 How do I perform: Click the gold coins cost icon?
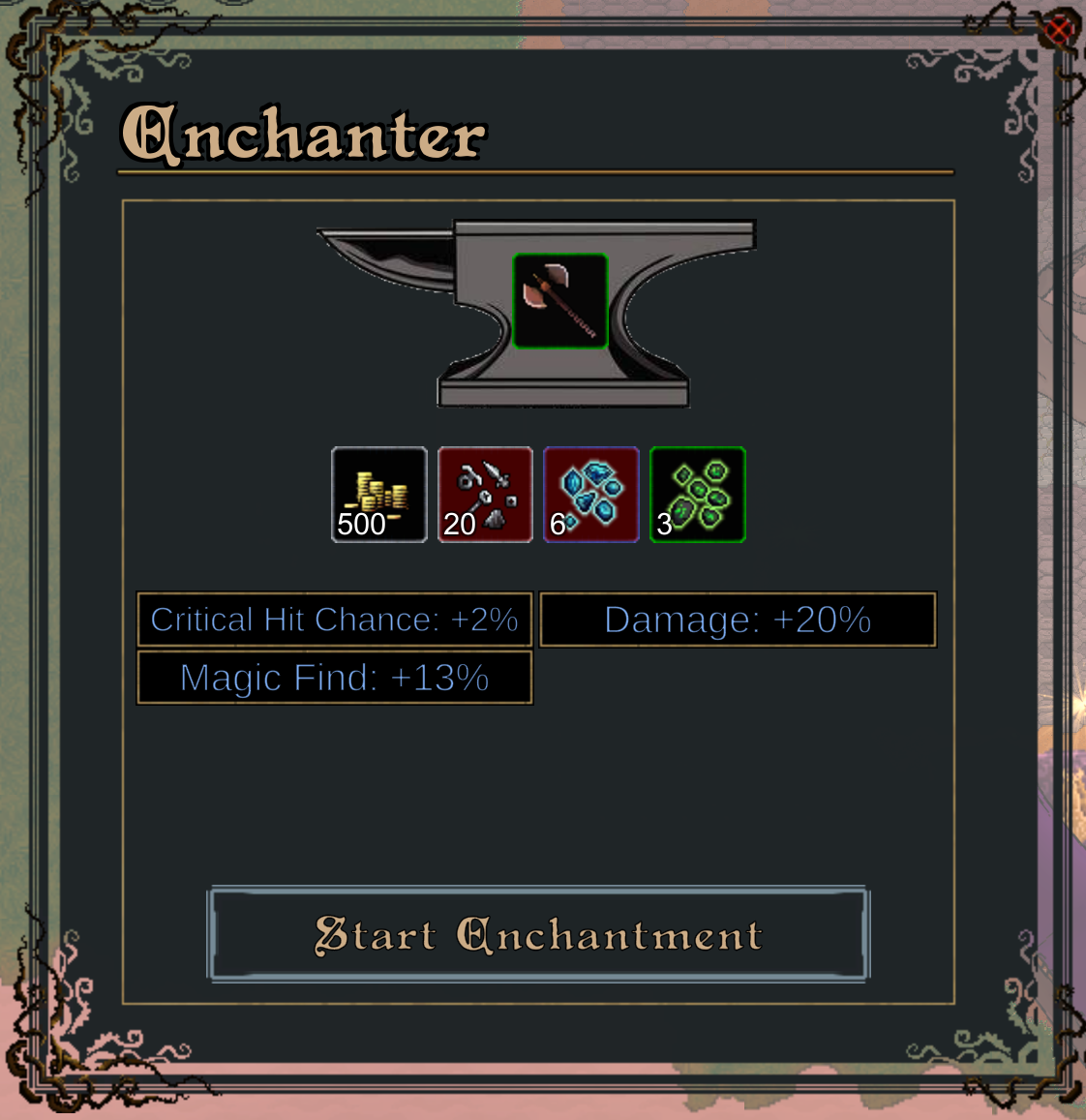[379, 495]
